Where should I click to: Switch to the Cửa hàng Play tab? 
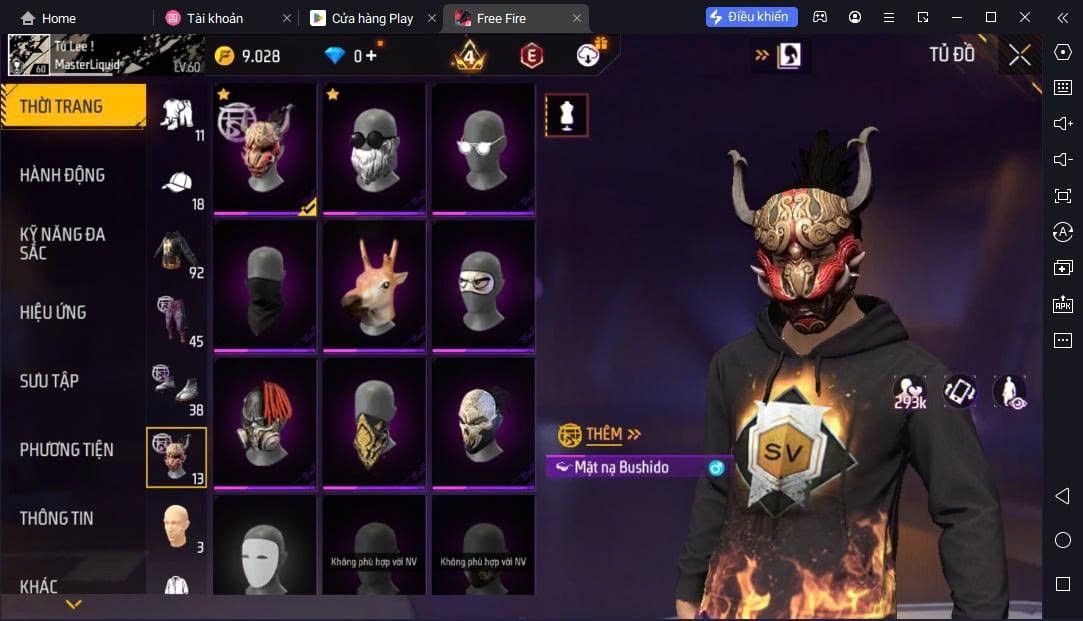click(x=372, y=18)
